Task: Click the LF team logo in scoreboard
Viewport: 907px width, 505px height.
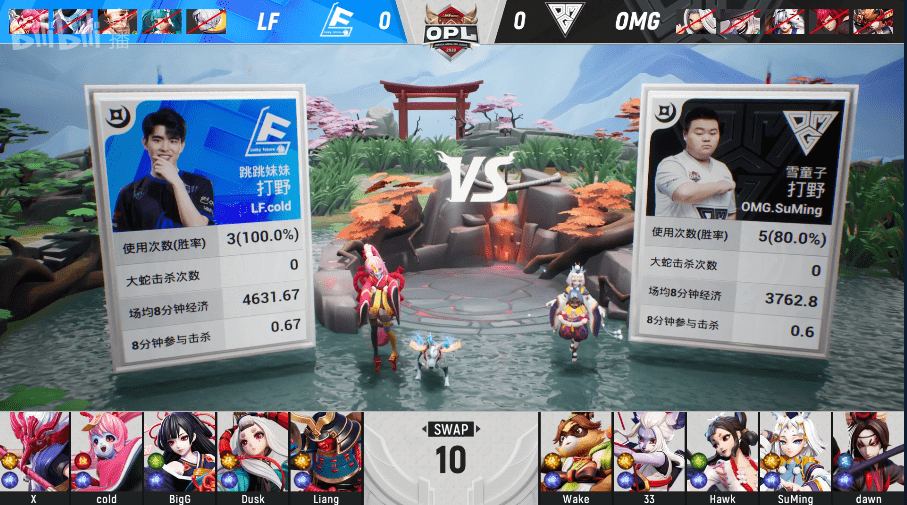Action: tap(341, 20)
